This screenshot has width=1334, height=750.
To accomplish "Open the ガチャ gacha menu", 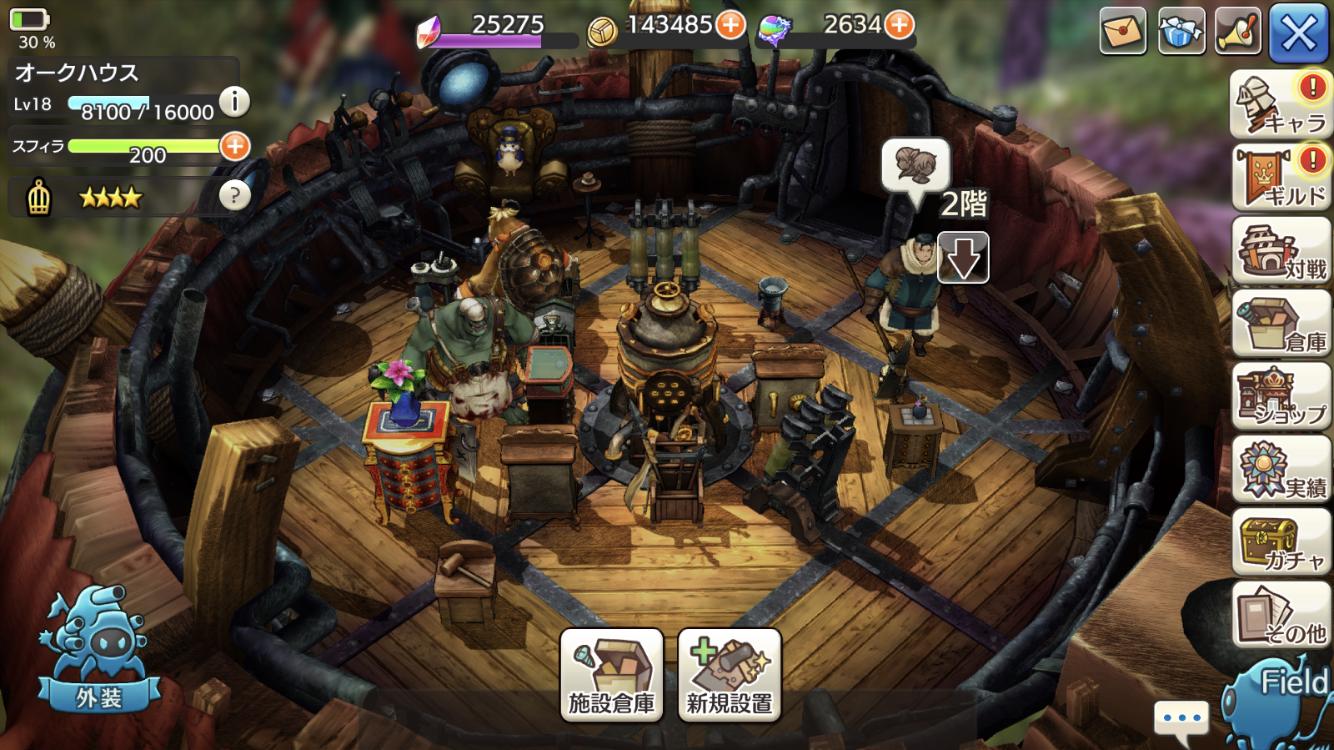I will click(x=1280, y=542).
